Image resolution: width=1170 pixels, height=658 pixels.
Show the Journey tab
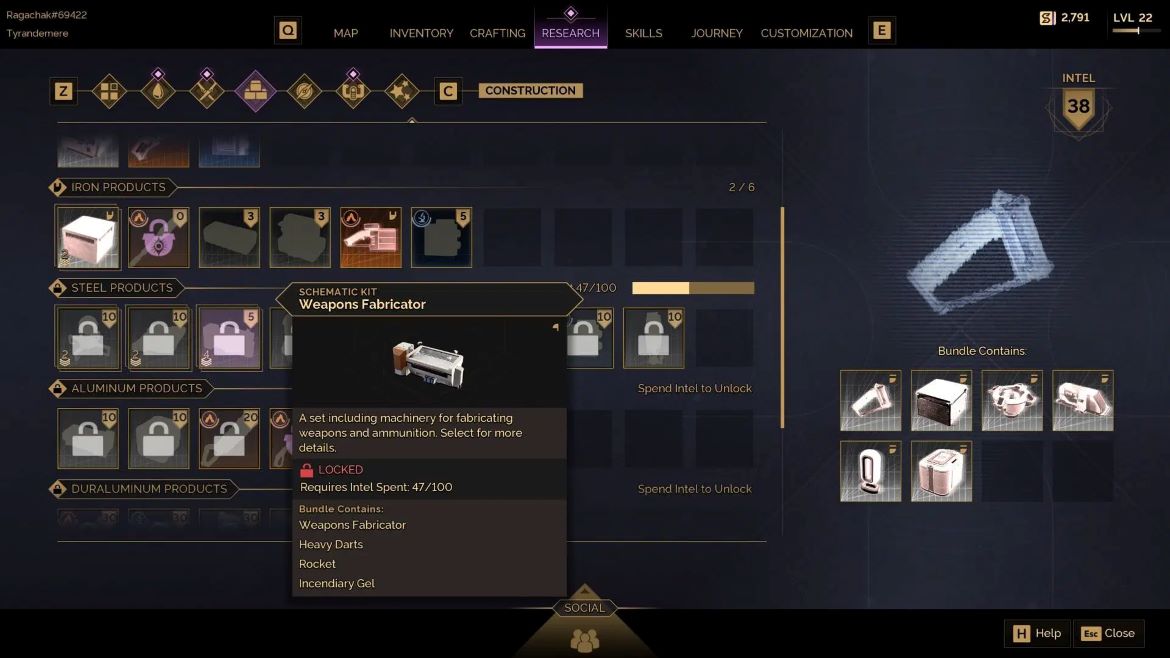[x=717, y=33]
